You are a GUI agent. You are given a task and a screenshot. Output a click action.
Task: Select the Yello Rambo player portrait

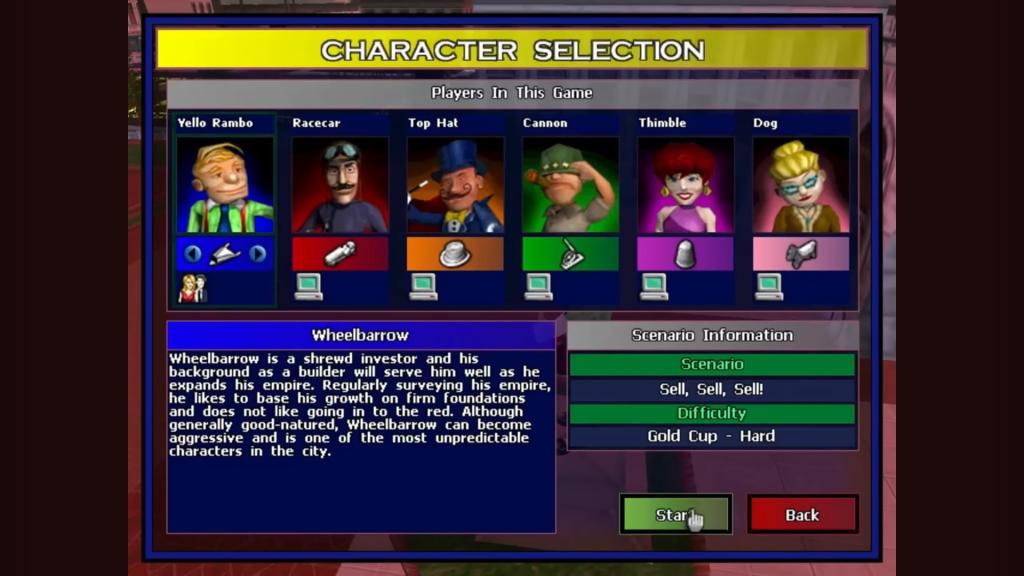(x=225, y=185)
